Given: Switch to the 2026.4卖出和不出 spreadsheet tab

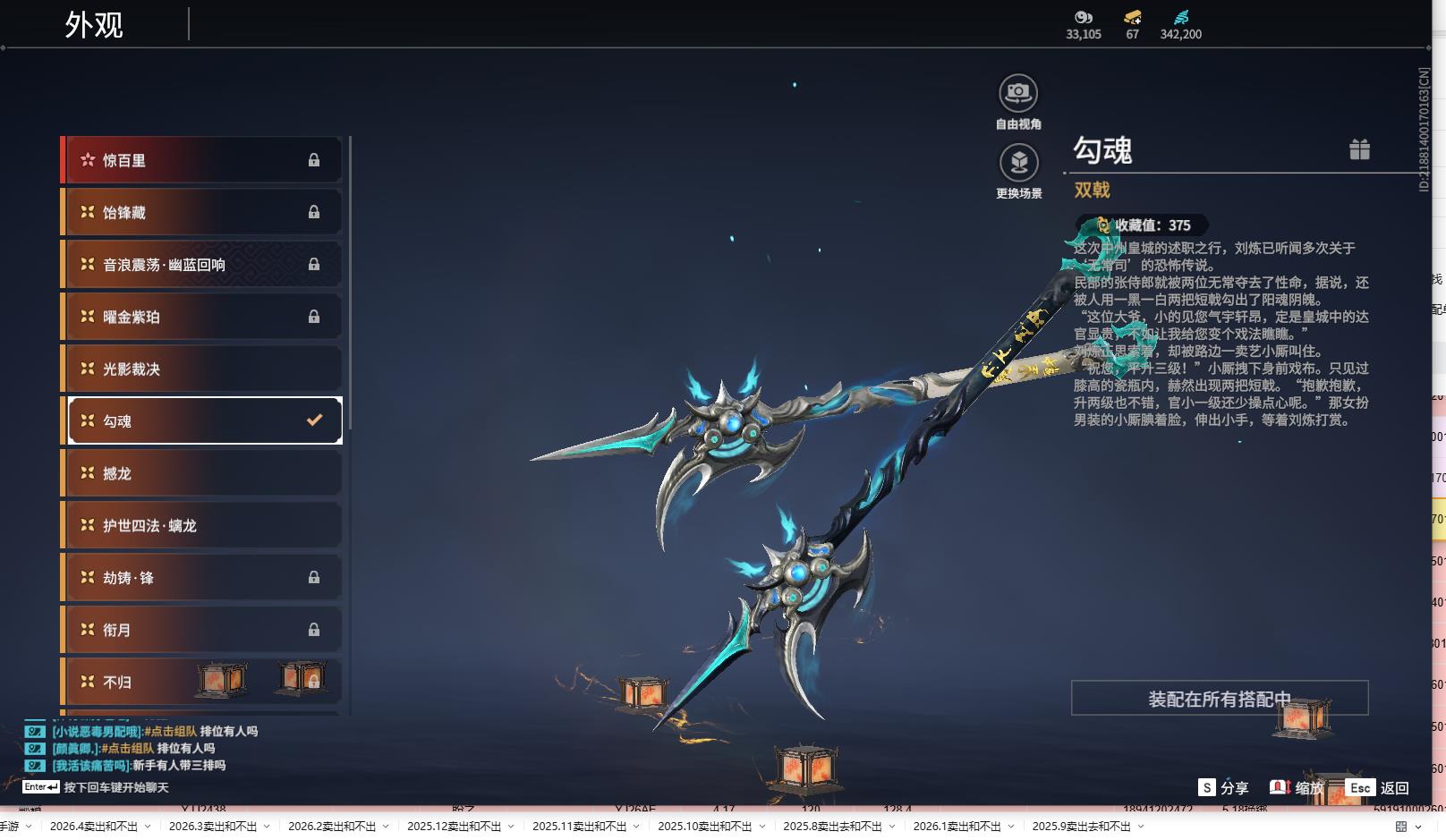Looking at the screenshot, I should coord(94,826).
